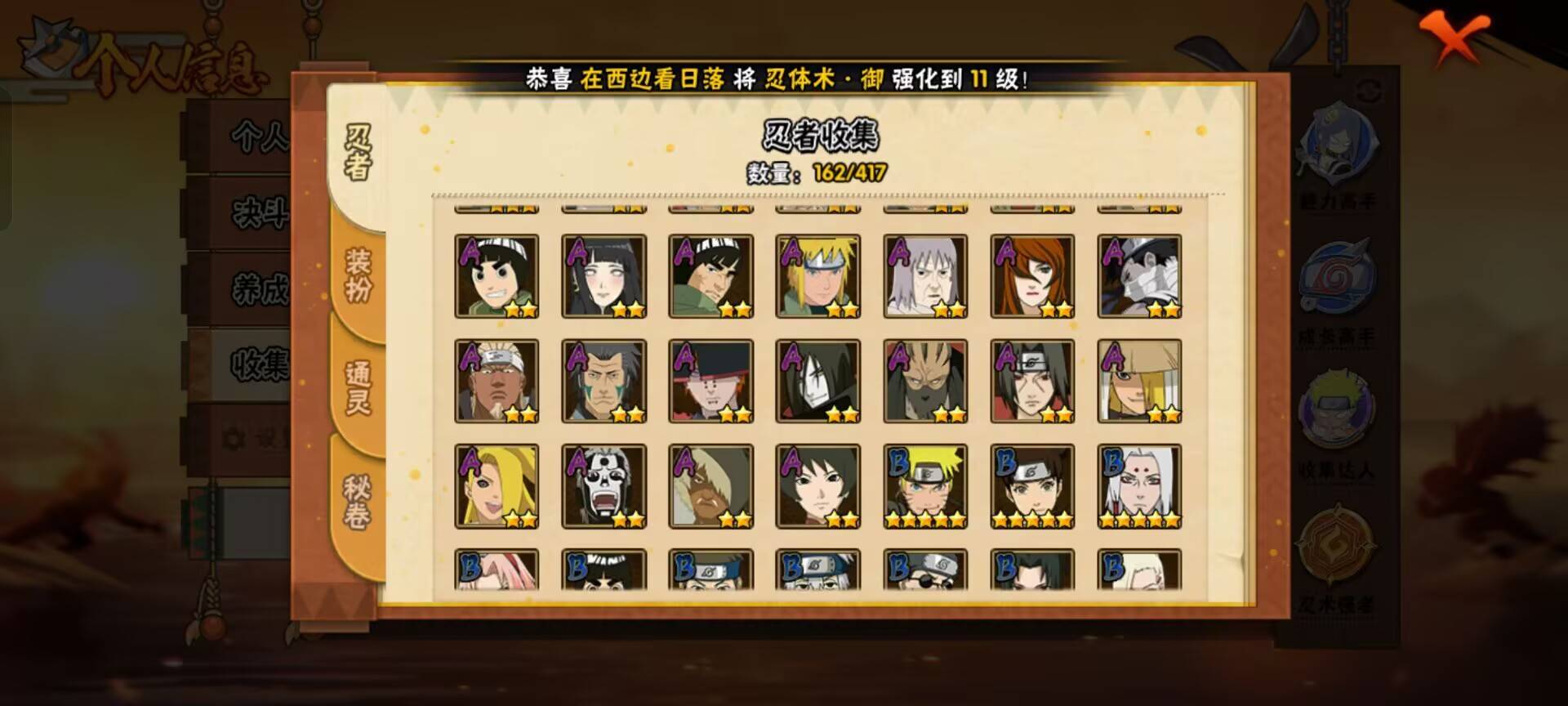
Task: Open the 通灵 tab
Action: click(x=359, y=388)
